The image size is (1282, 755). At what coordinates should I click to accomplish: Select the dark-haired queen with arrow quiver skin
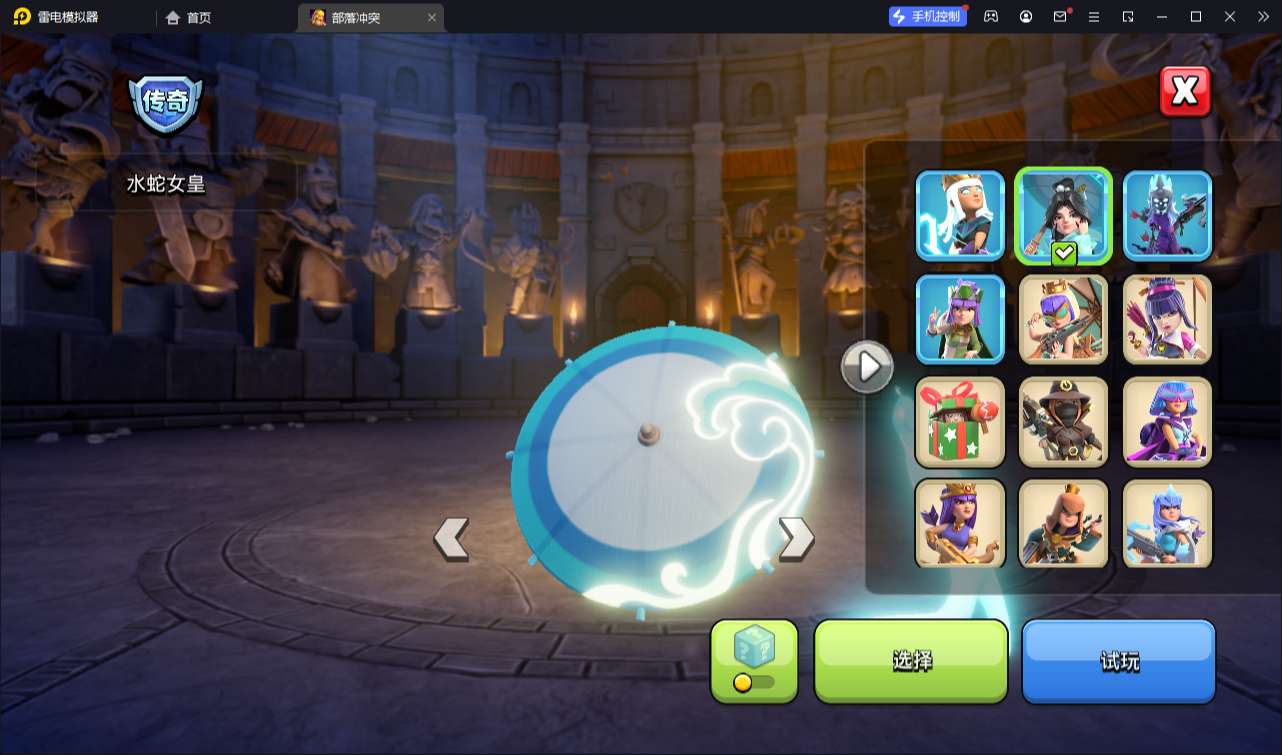click(x=1167, y=319)
